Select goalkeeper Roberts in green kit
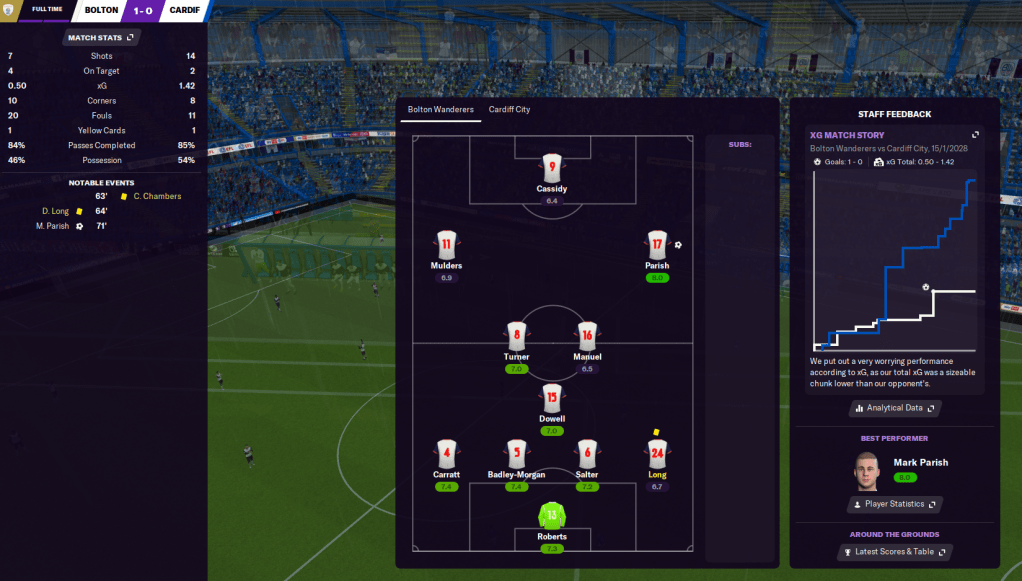Viewport: 1022px width, 581px height. (x=552, y=515)
